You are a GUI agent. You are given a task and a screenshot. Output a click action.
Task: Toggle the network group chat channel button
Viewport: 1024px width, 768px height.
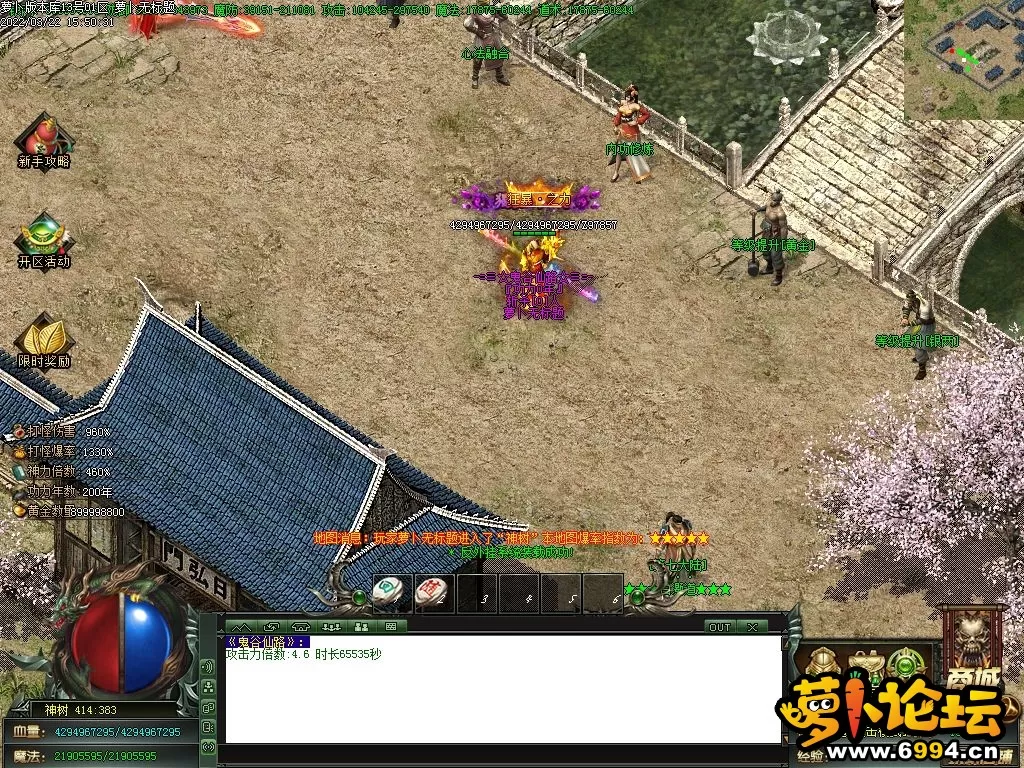208,687
